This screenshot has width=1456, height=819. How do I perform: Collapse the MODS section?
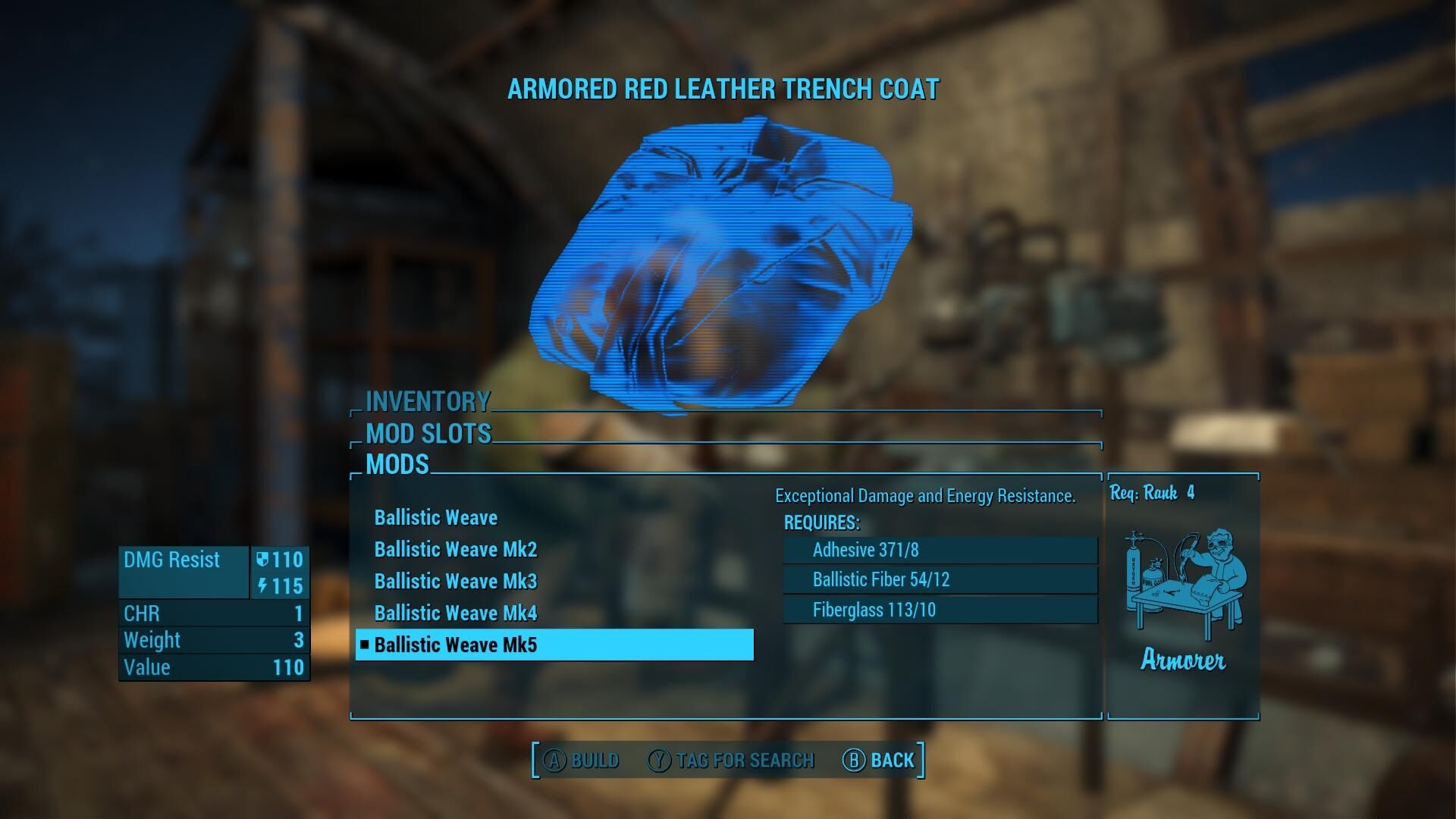[x=397, y=465]
